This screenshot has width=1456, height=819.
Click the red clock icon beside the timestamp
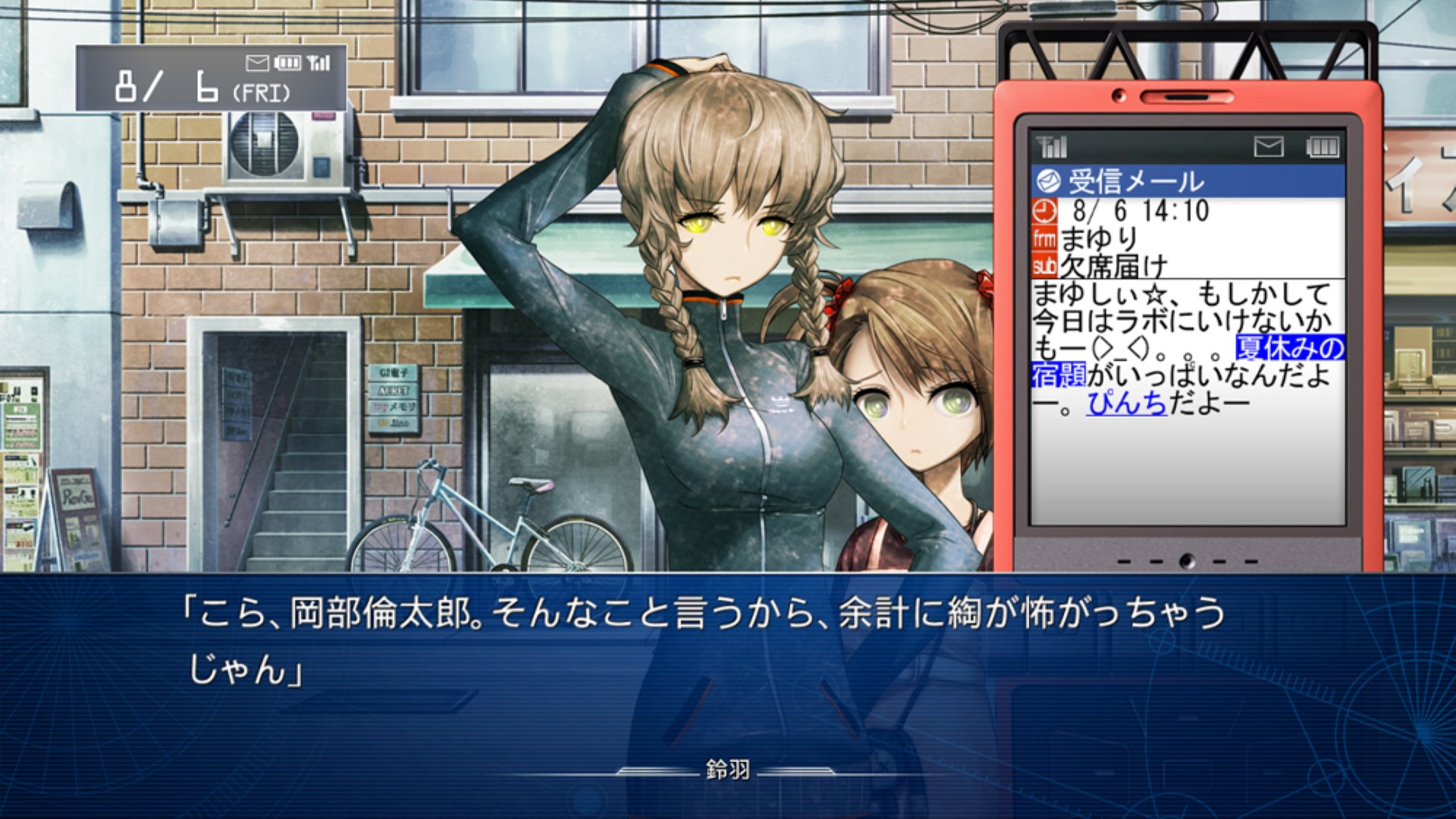tap(1045, 211)
